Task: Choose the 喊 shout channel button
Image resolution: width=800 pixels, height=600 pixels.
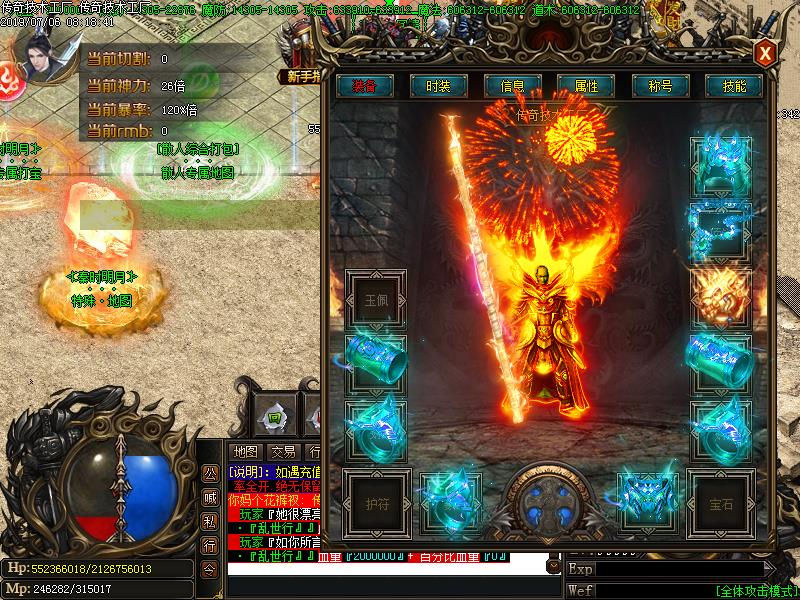Action: tap(210, 497)
